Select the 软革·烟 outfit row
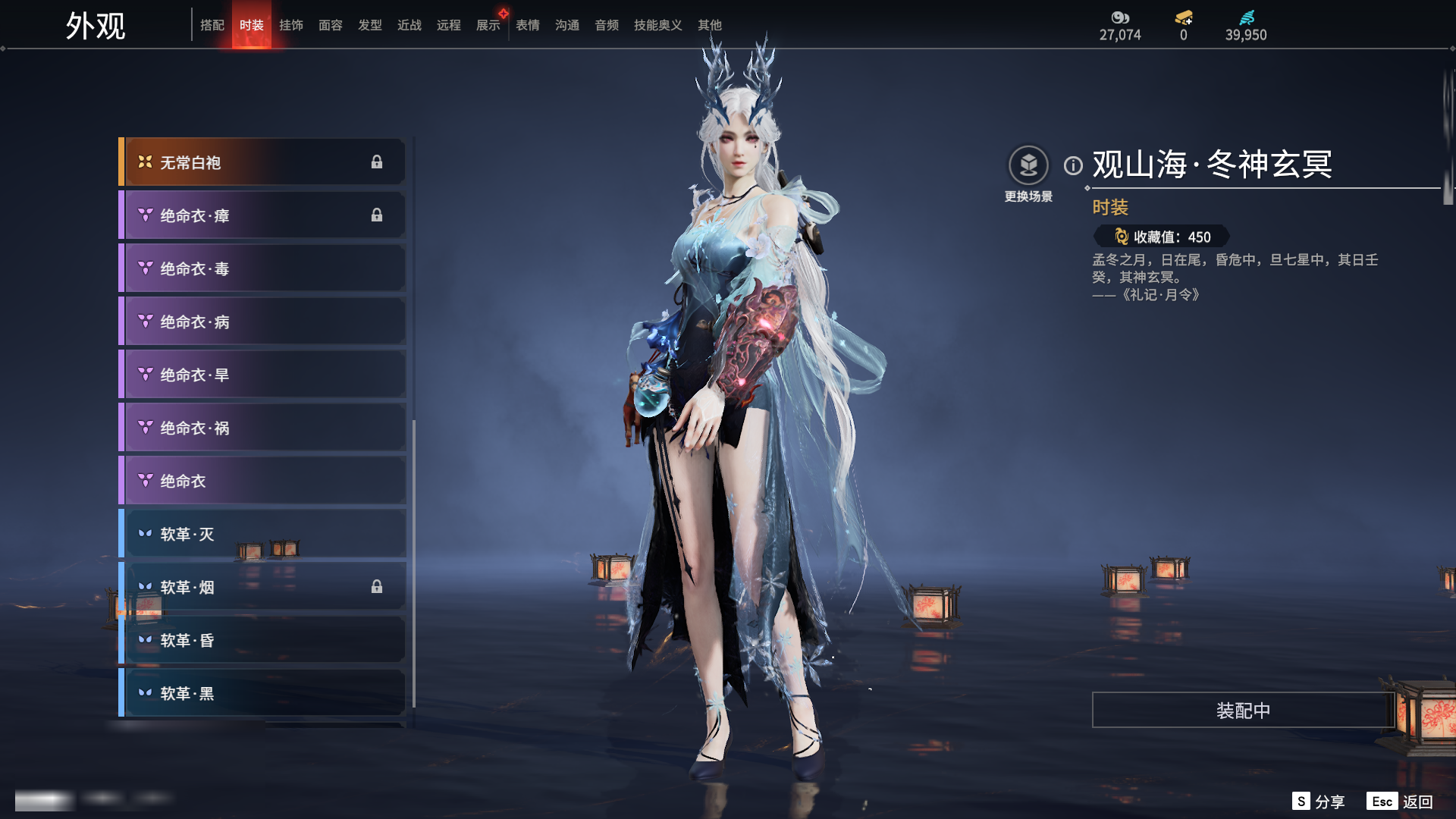This screenshot has width=1456, height=819. click(262, 587)
